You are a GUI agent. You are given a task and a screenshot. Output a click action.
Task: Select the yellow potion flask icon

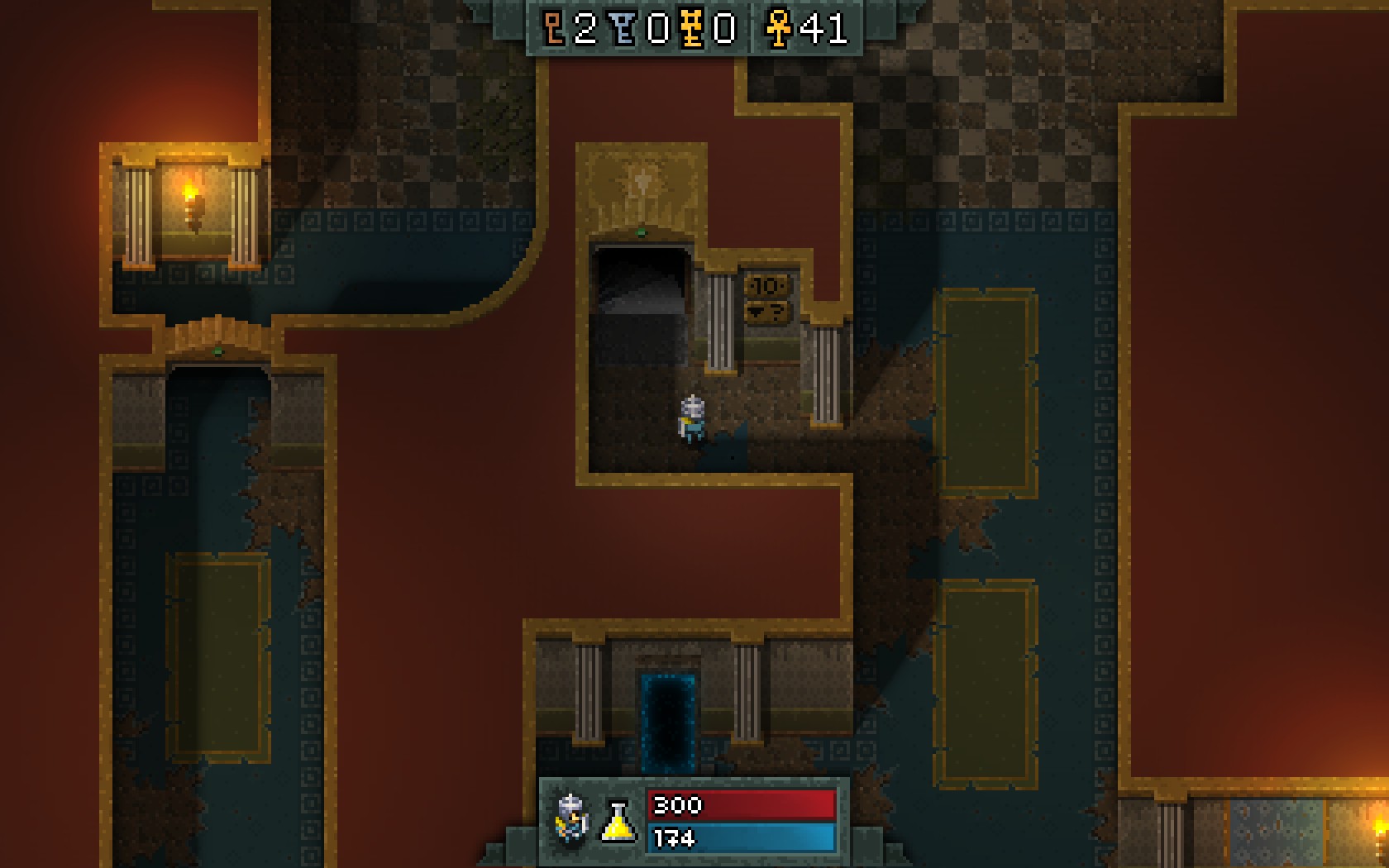[x=618, y=823]
